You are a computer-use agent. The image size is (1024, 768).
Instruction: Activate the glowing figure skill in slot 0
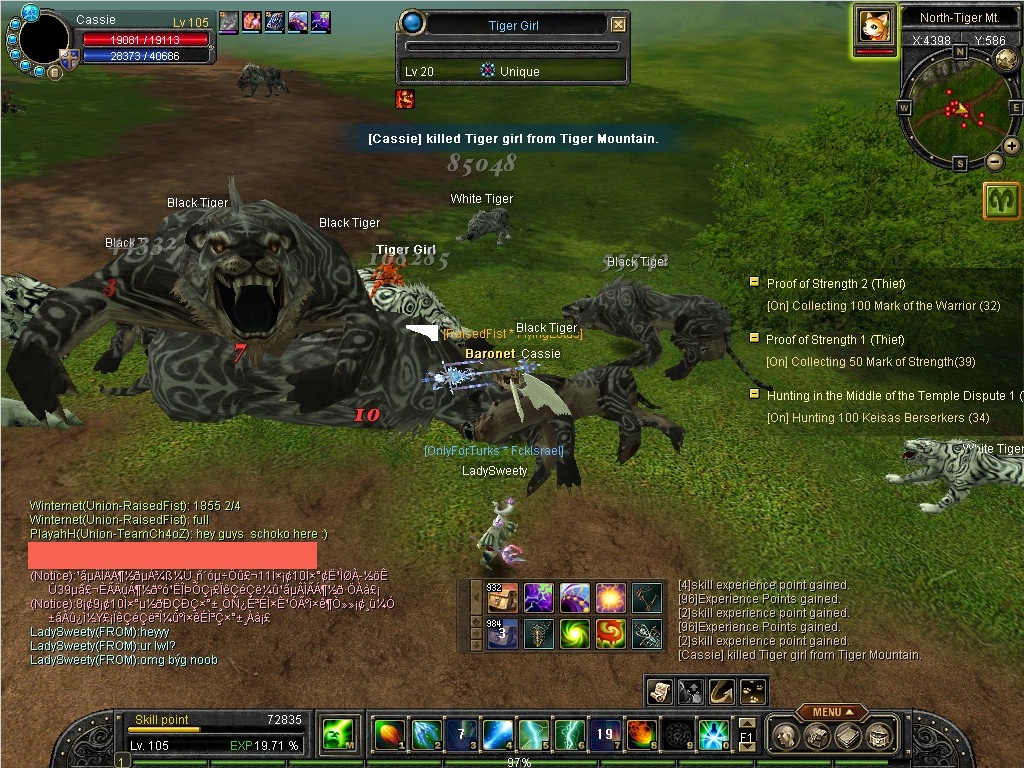click(713, 735)
